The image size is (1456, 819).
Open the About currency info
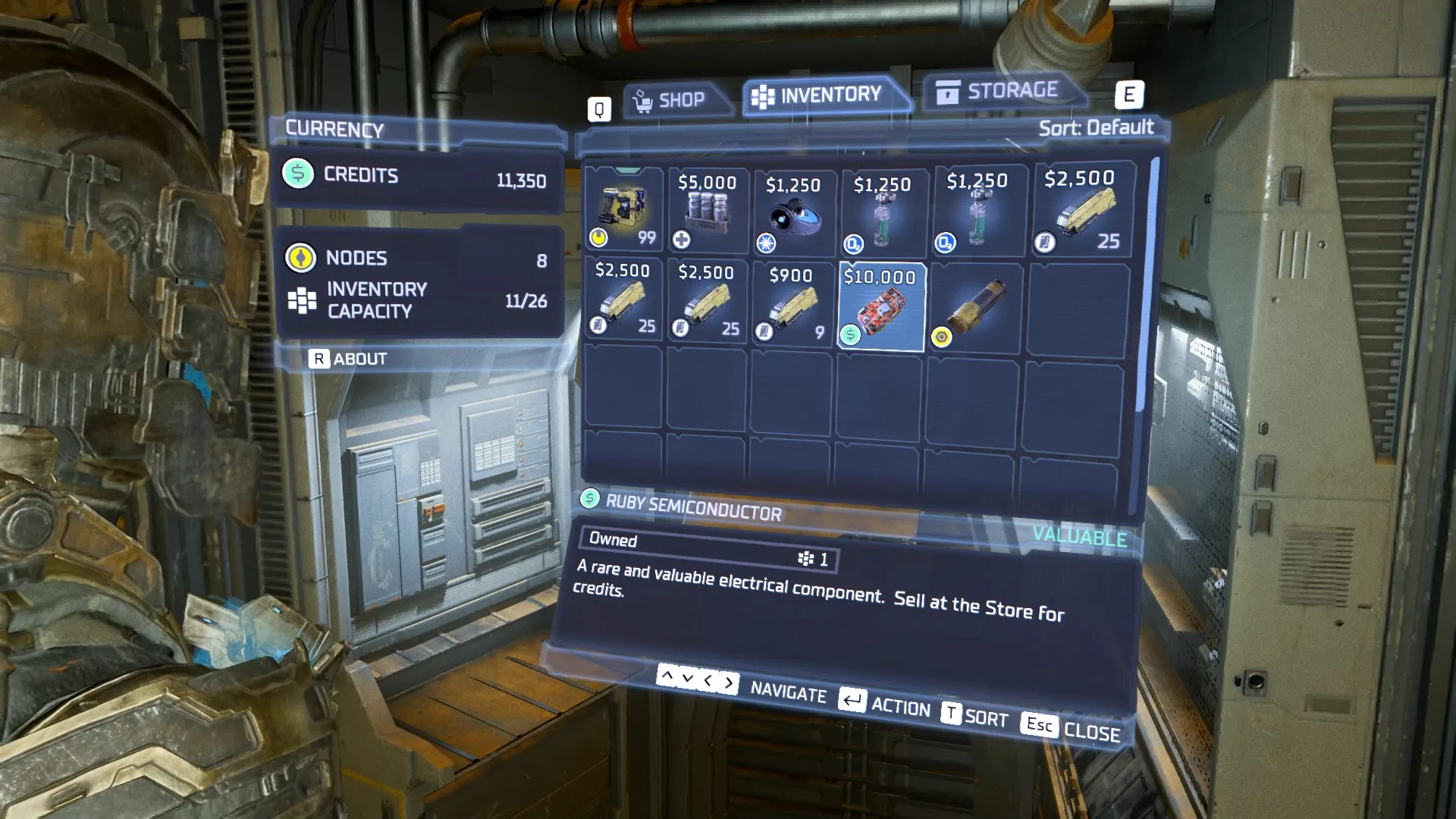pos(349,359)
